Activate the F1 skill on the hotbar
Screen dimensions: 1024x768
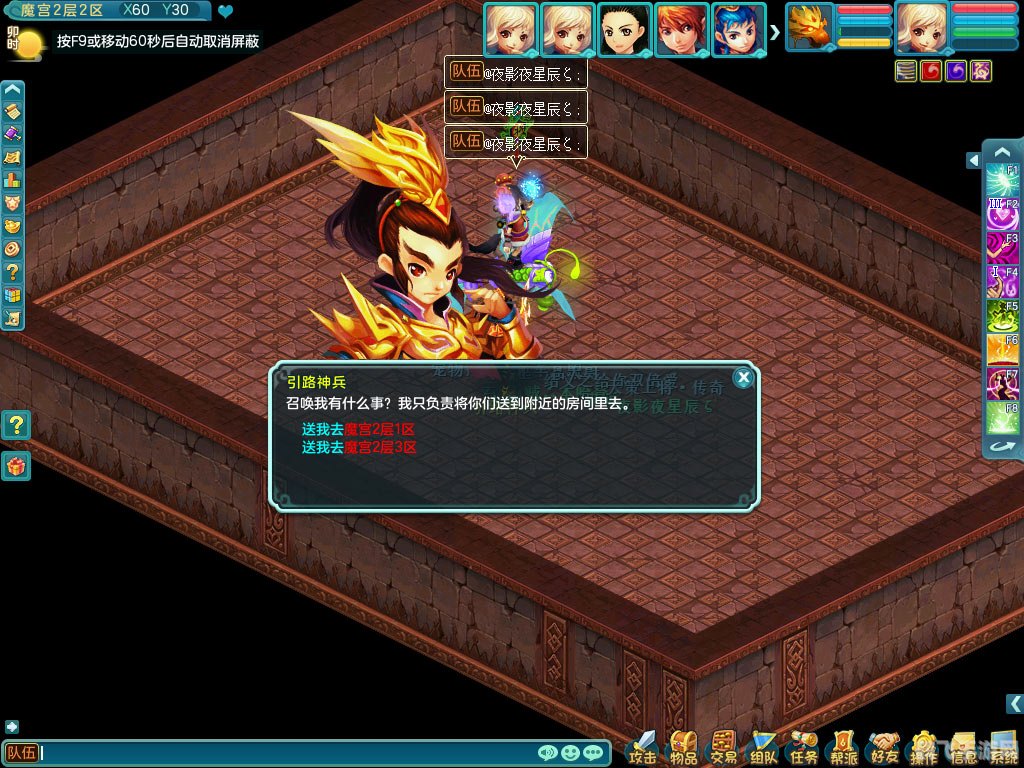[x=1002, y=180]
